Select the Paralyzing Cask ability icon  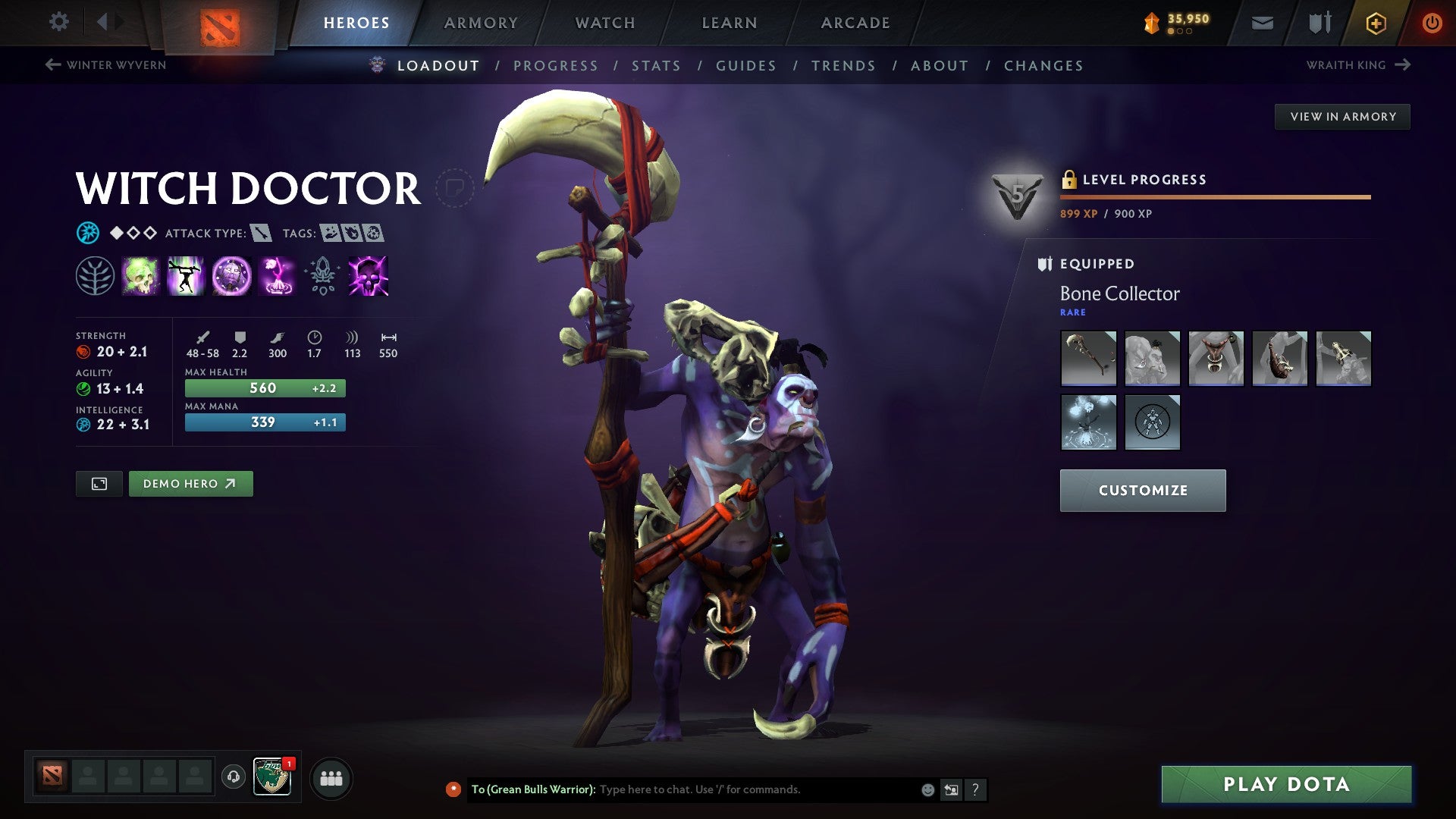(x=140, y=276)
